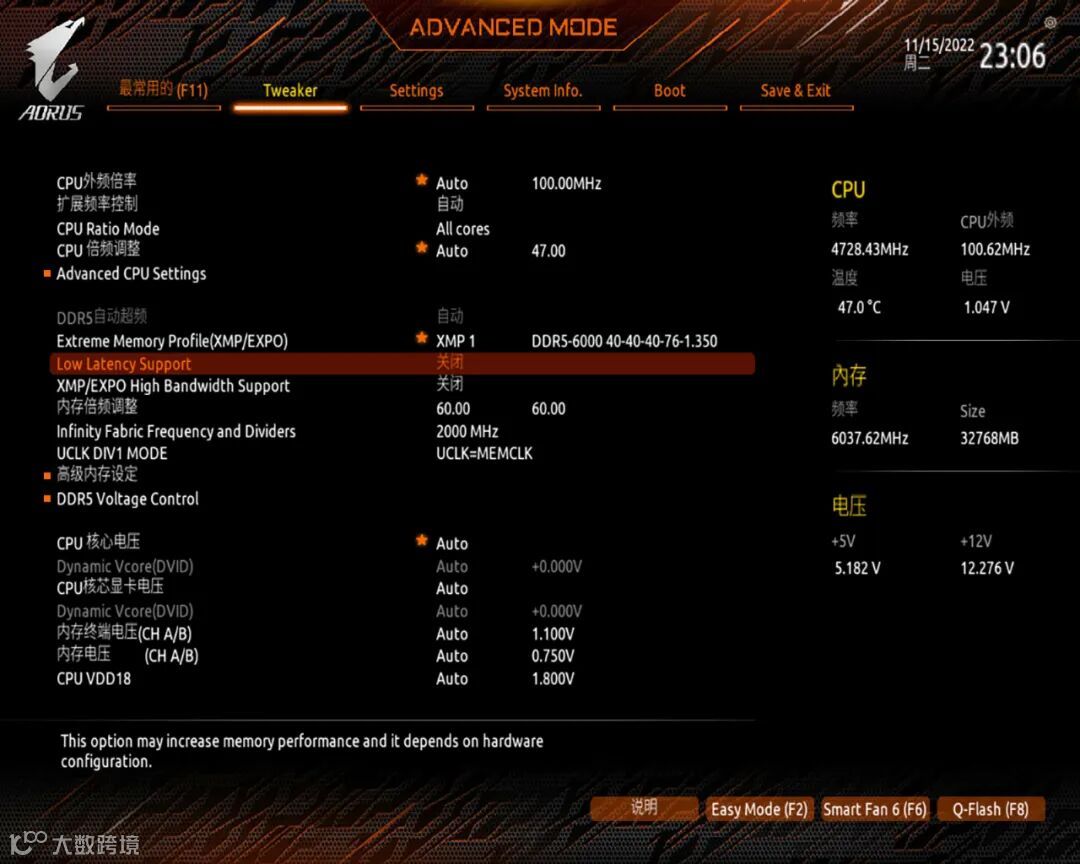Select Infinity Fabric Frequency and Dividers
1080x864 pixels.
point(176,431)
